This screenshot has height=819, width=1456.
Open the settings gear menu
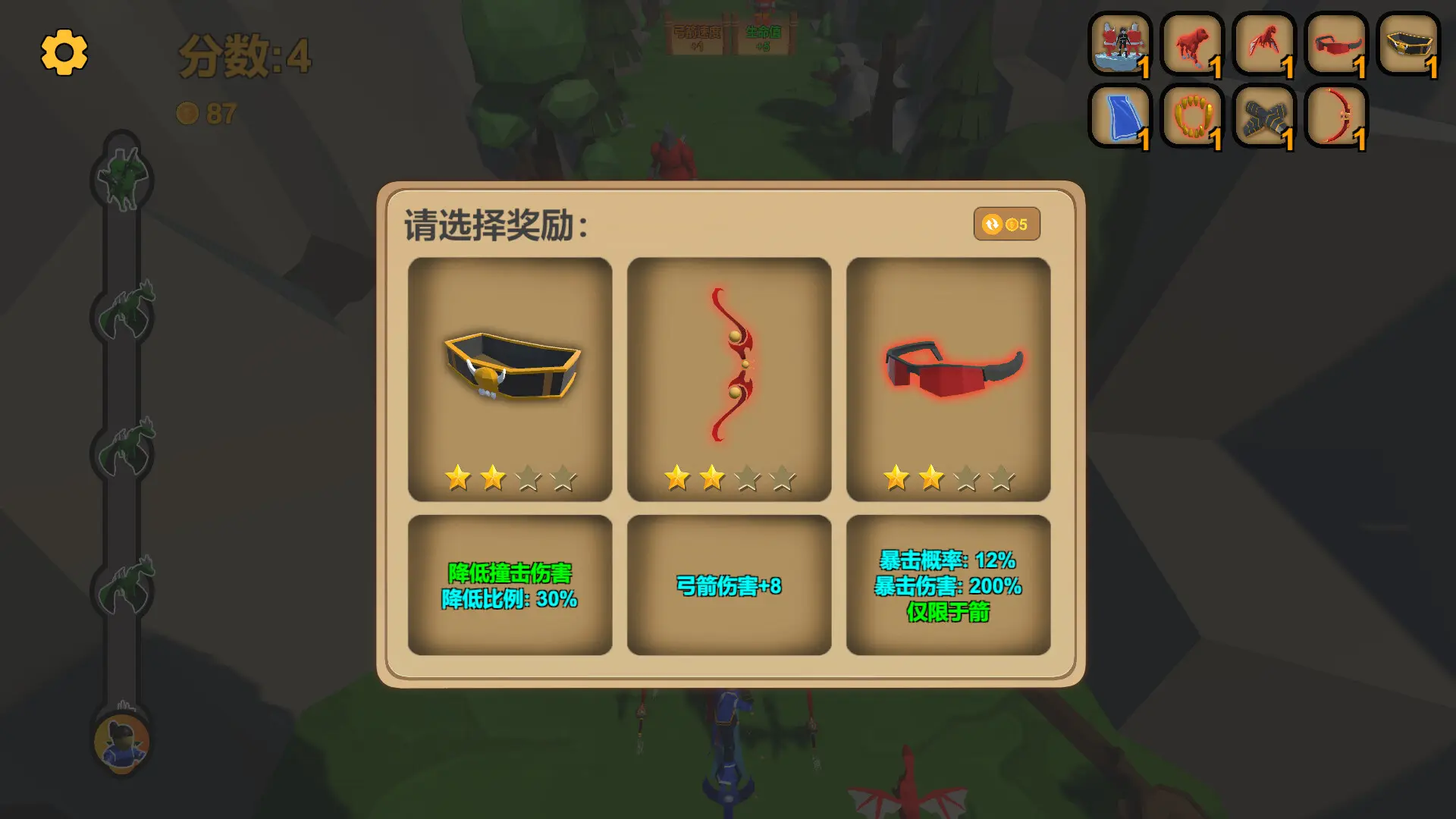click(64, 53)
